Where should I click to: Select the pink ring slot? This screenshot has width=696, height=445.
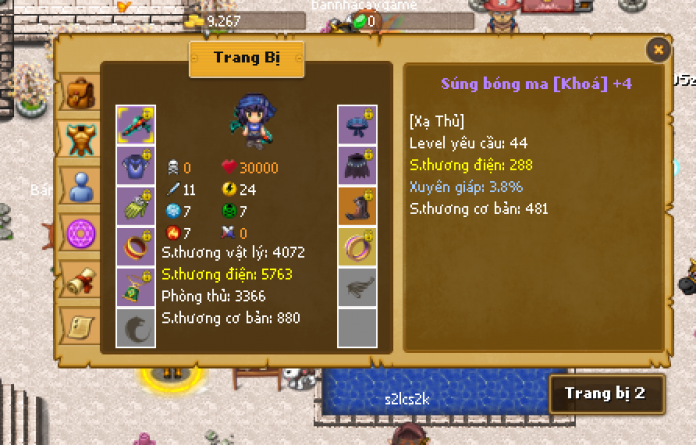(x=357, y=246)
